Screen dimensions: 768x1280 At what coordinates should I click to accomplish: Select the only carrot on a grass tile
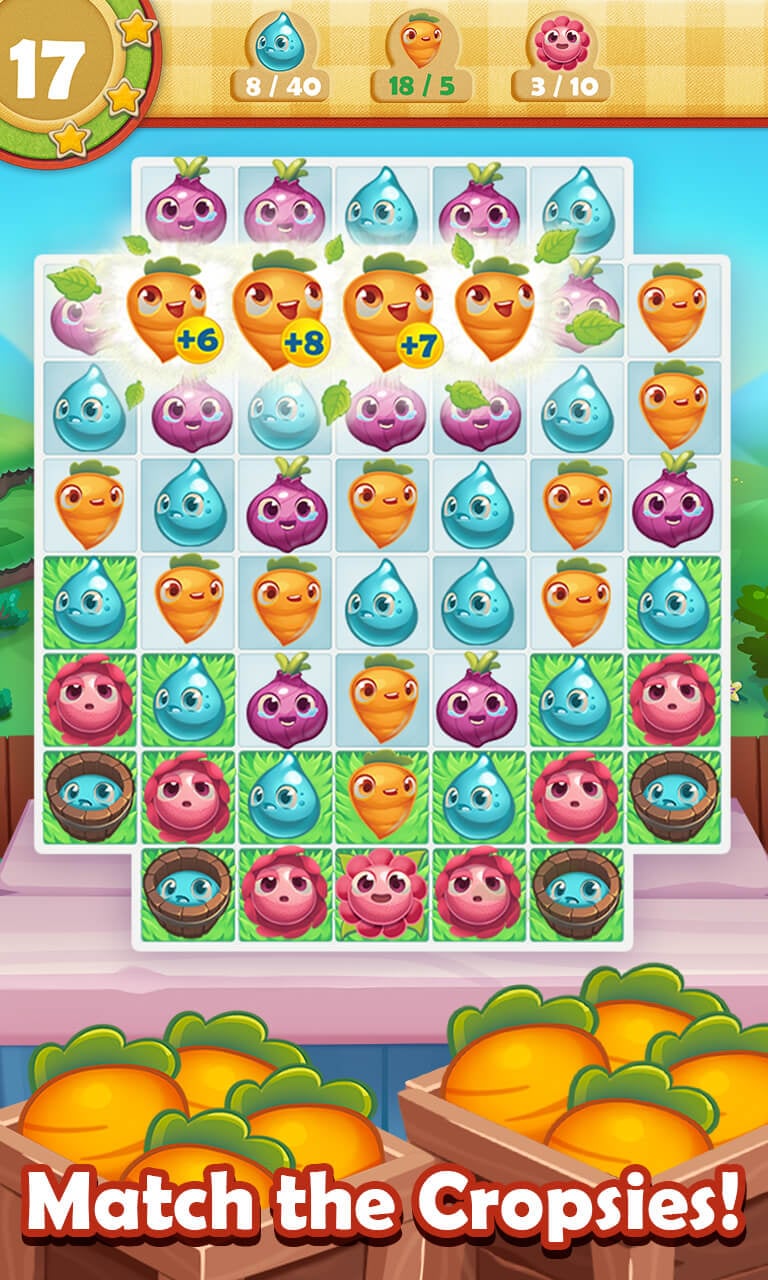[x=381, y=796]
